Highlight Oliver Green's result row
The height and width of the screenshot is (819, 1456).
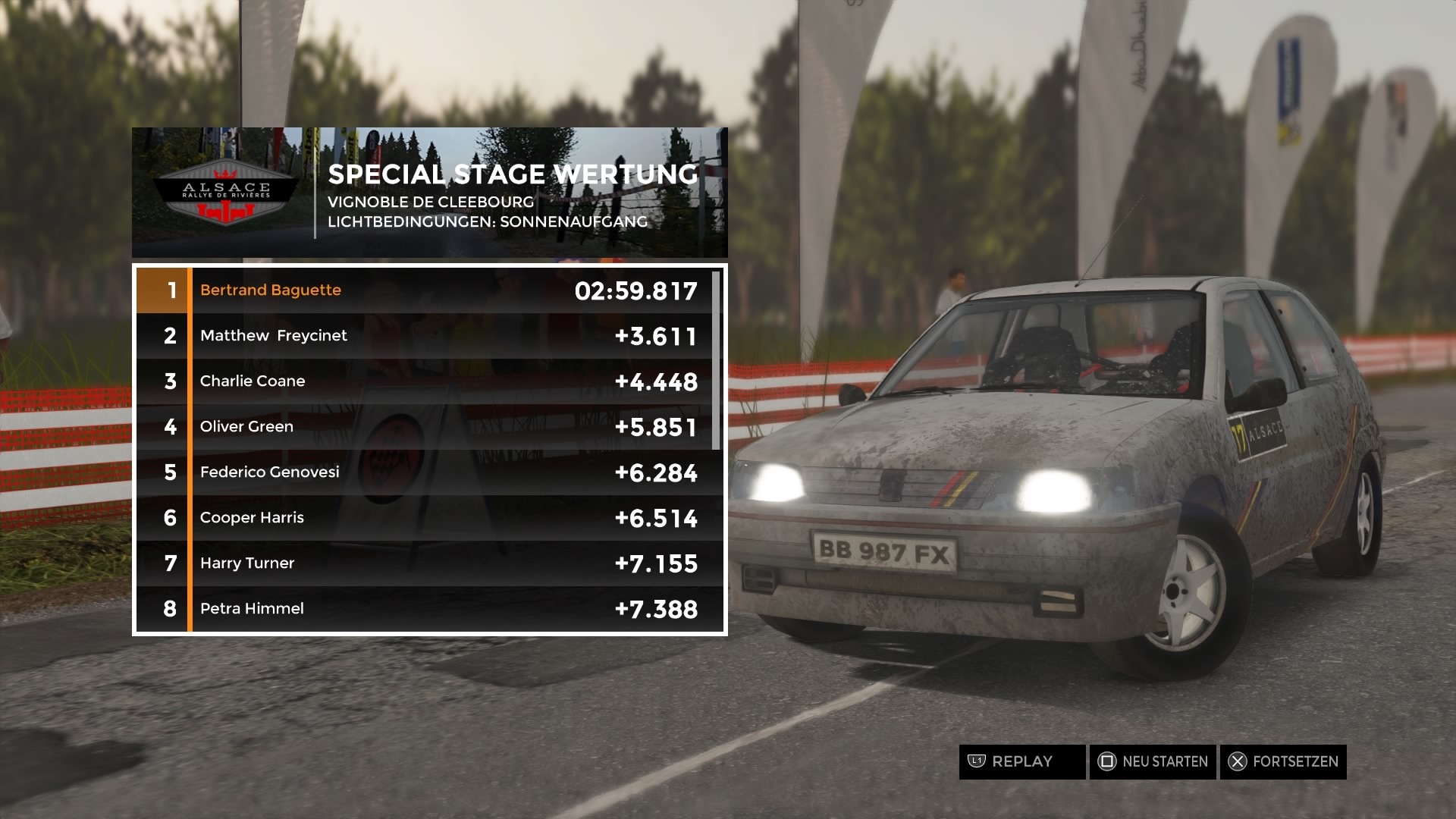pos(429,427)
